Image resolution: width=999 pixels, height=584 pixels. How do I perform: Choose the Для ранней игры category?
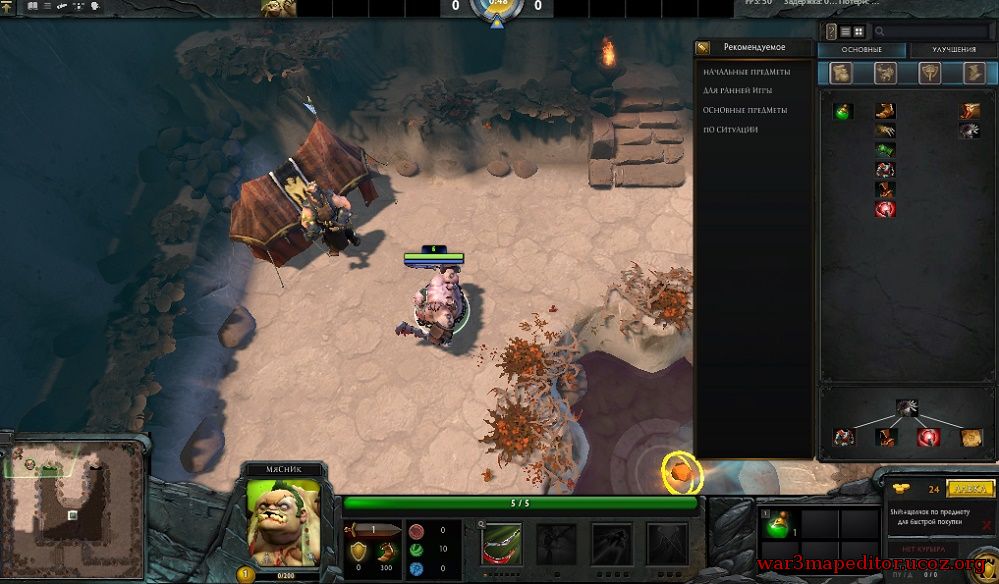click(737, 91)
